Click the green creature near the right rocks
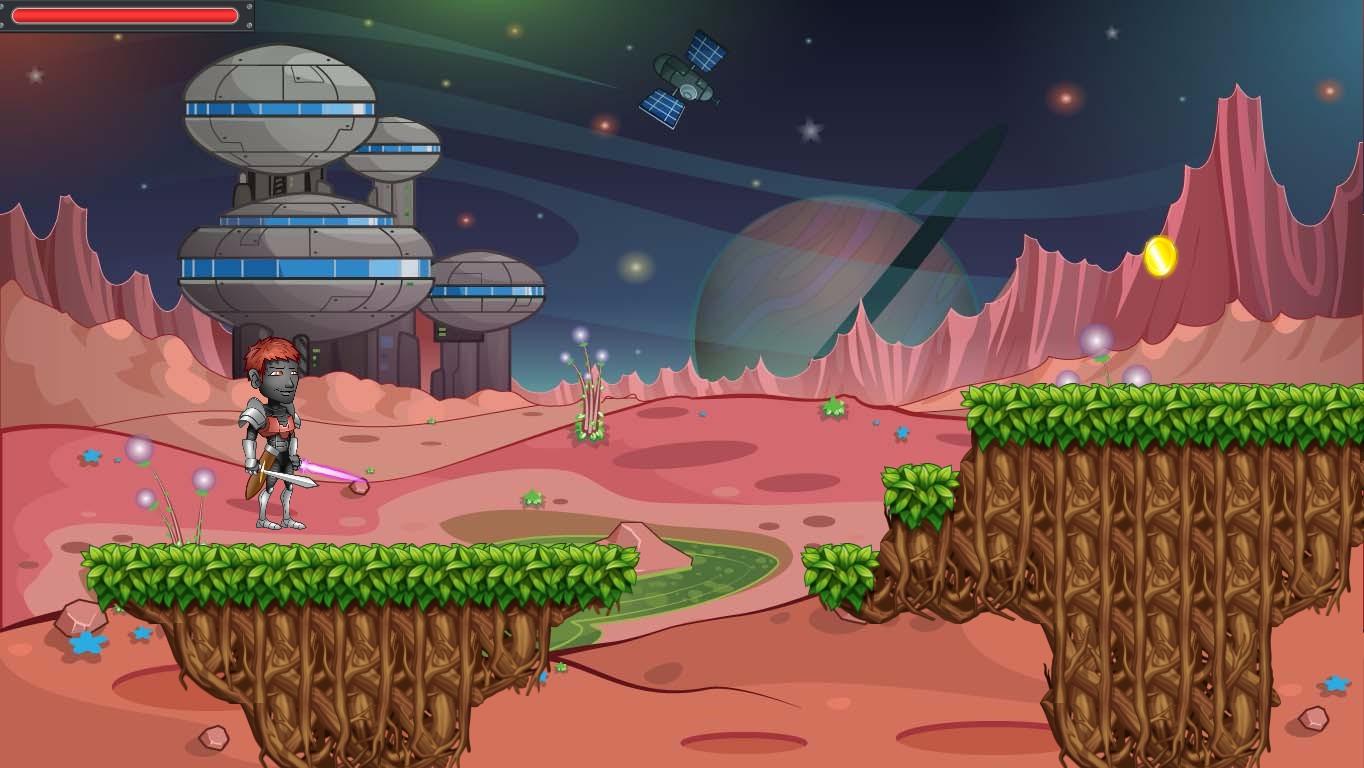This screenshot has height=768, width=1364. click(832, 406)
